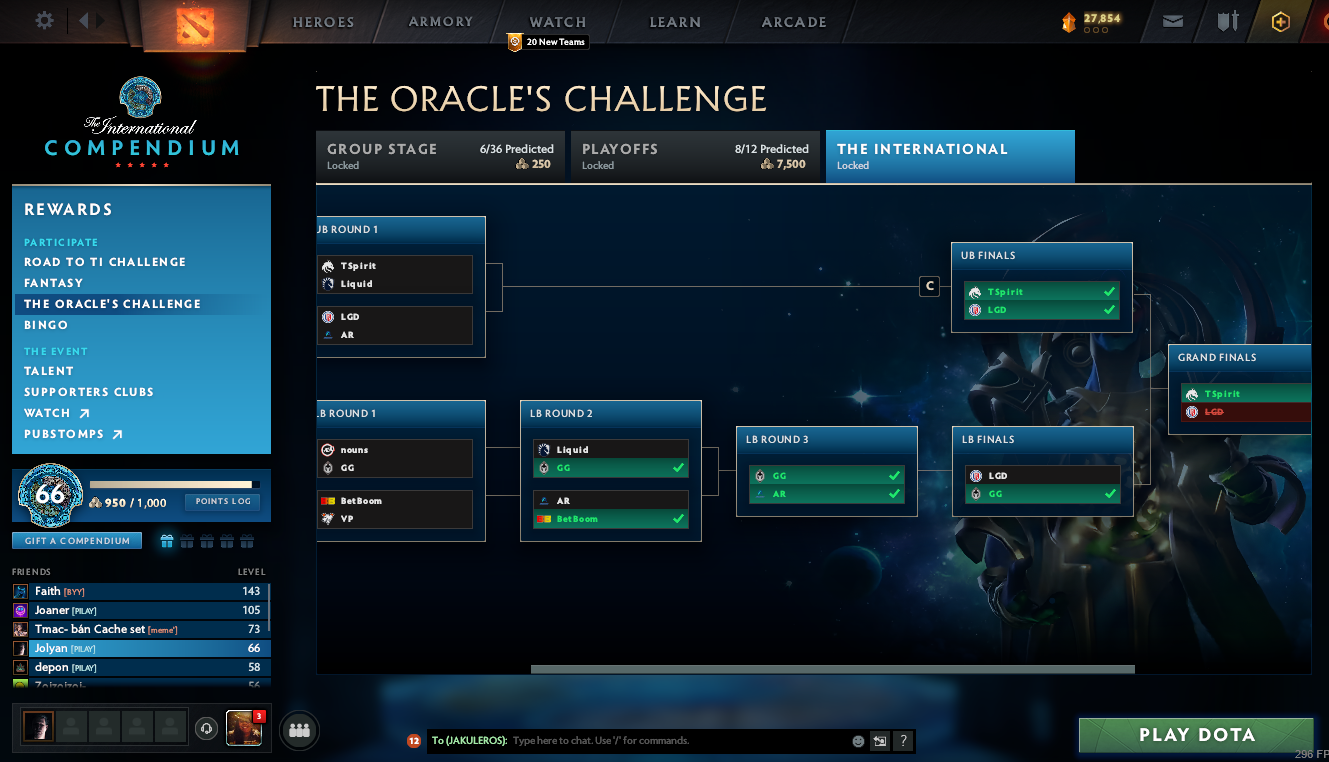Click the chat help question mark icon
Screen dimensions: 1329x762
point(903,741)
